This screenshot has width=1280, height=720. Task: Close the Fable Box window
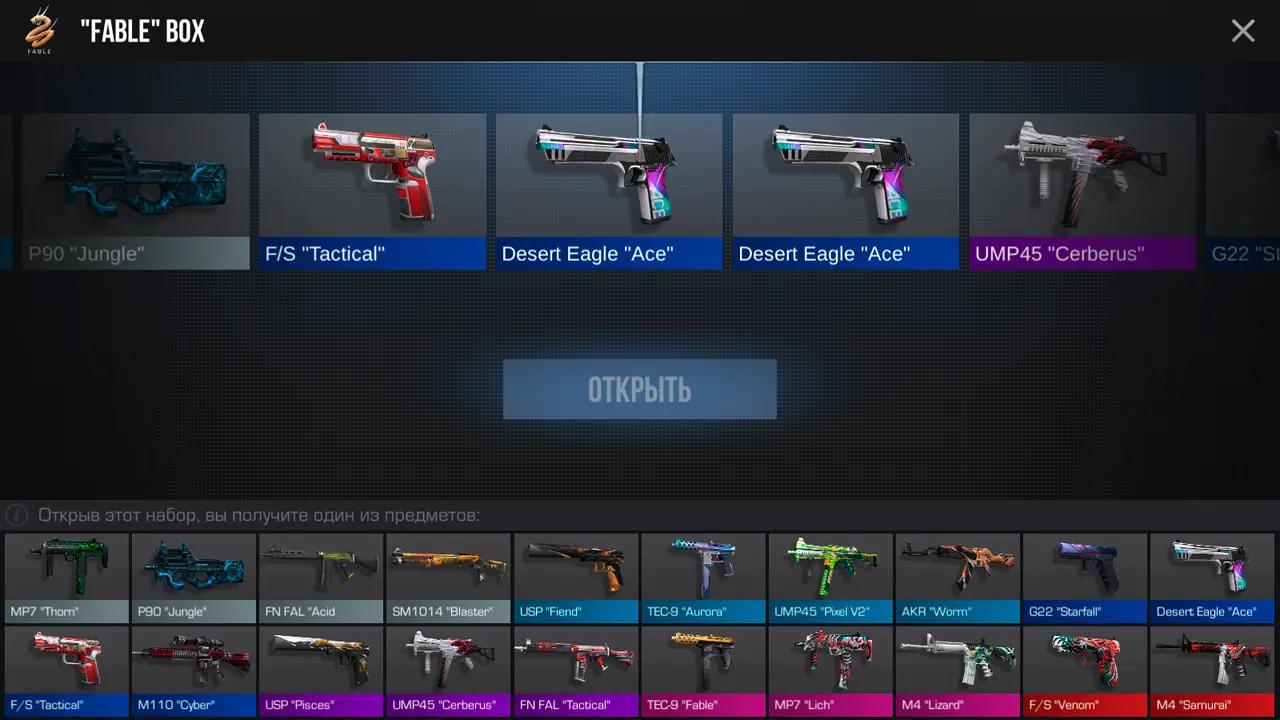point(1243,31)
